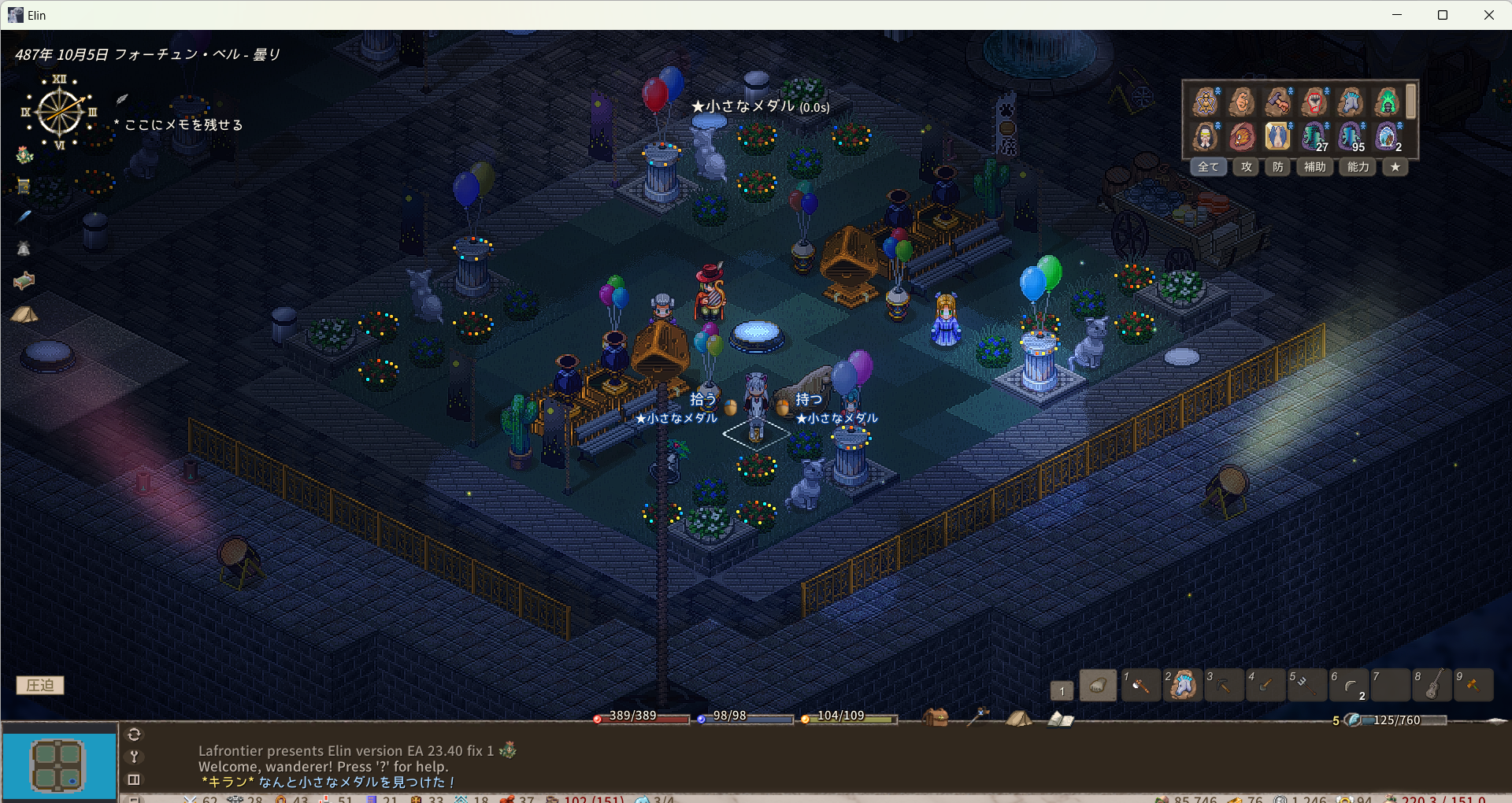Screen dimensions: 1512x803
Task: Activate the red fist ability icon
Action: pyautogui.click(x=1314, y=102)
